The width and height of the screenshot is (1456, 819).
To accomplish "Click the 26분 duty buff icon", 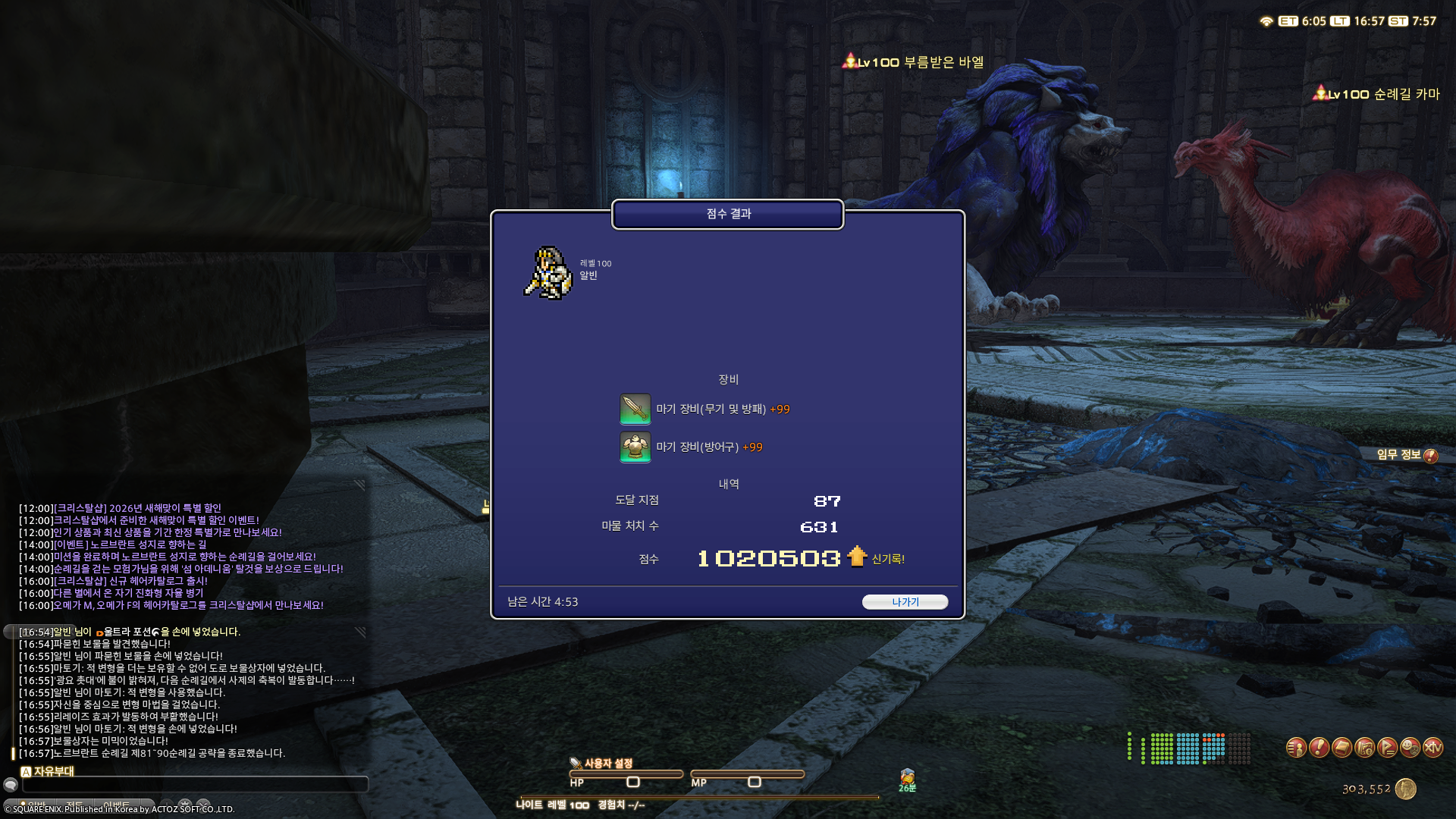I will (x=907, y=777).
